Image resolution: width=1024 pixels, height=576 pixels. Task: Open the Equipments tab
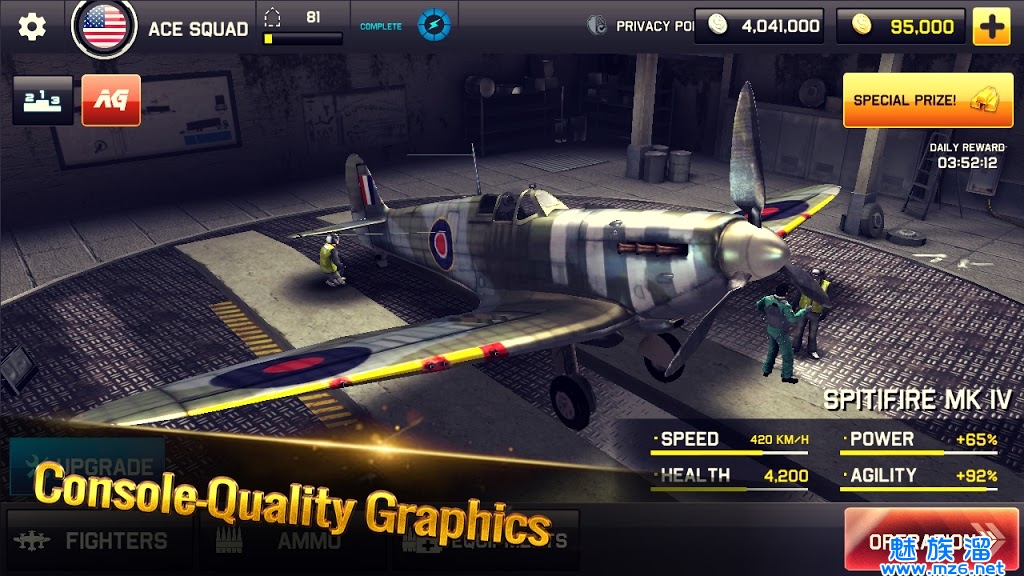[x=492, y=541]
